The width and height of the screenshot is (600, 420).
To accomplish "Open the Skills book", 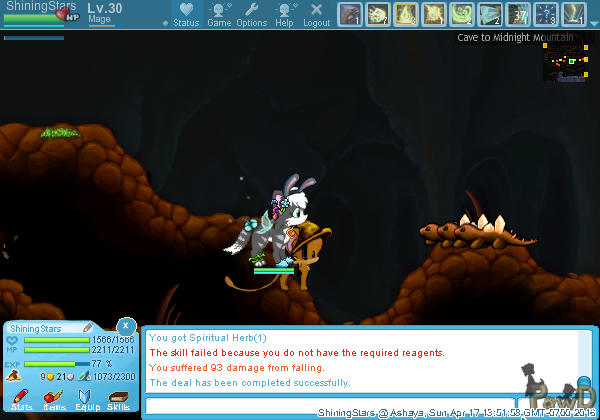I will [x=118, y=399].
